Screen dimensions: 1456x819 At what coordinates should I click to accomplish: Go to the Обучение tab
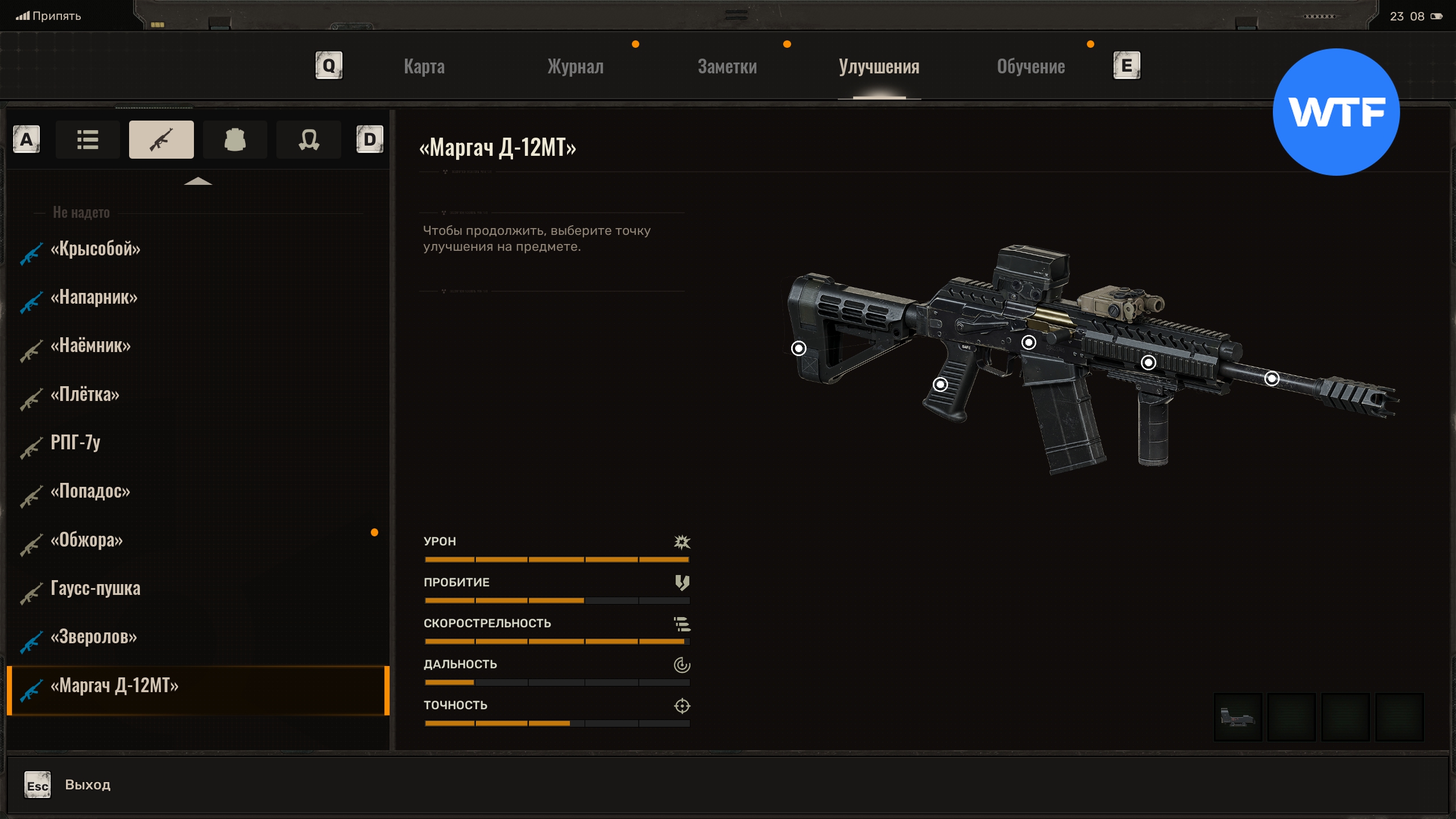pyautogui.click(x=1031, y=67)
